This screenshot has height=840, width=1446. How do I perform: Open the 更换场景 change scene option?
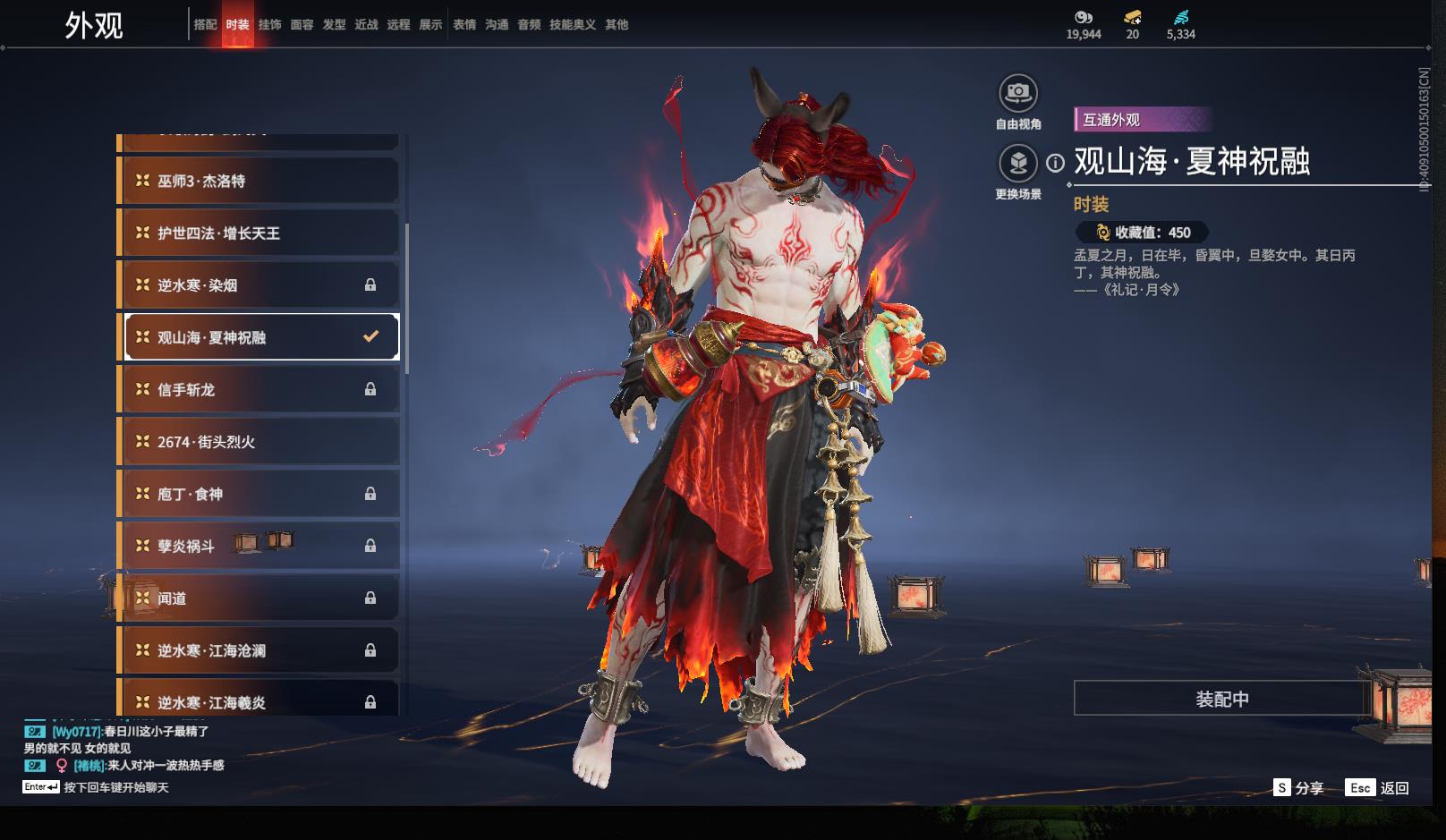1018,164
